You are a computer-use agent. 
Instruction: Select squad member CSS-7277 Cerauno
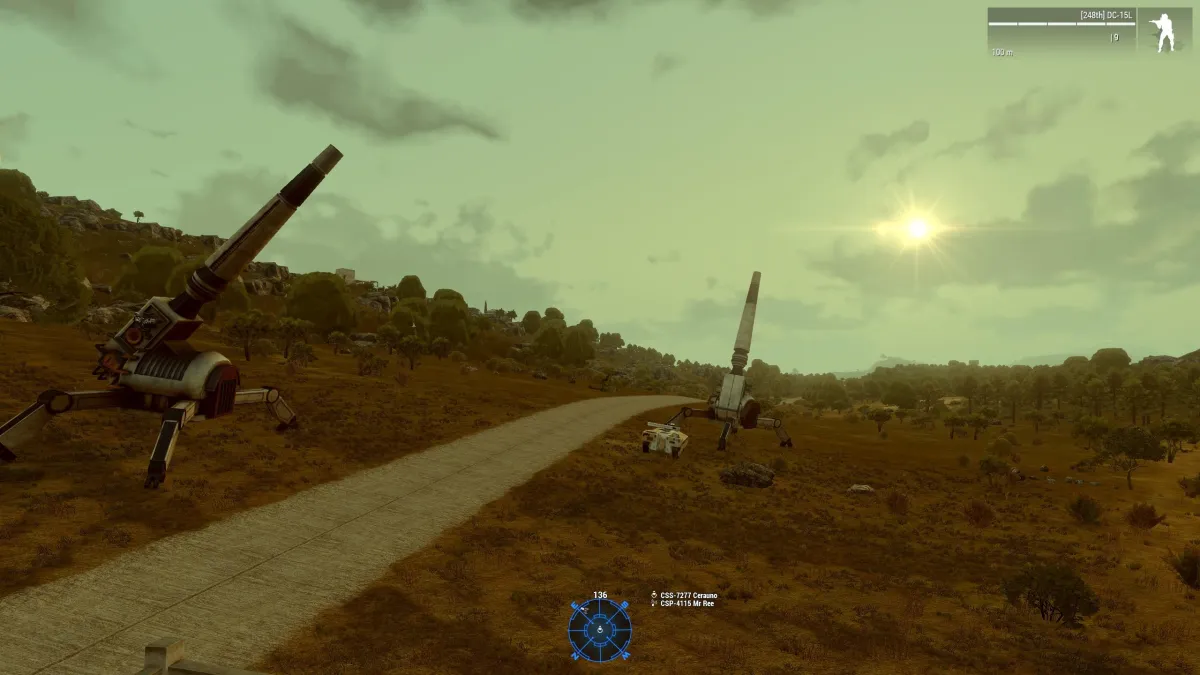[688, 595]
